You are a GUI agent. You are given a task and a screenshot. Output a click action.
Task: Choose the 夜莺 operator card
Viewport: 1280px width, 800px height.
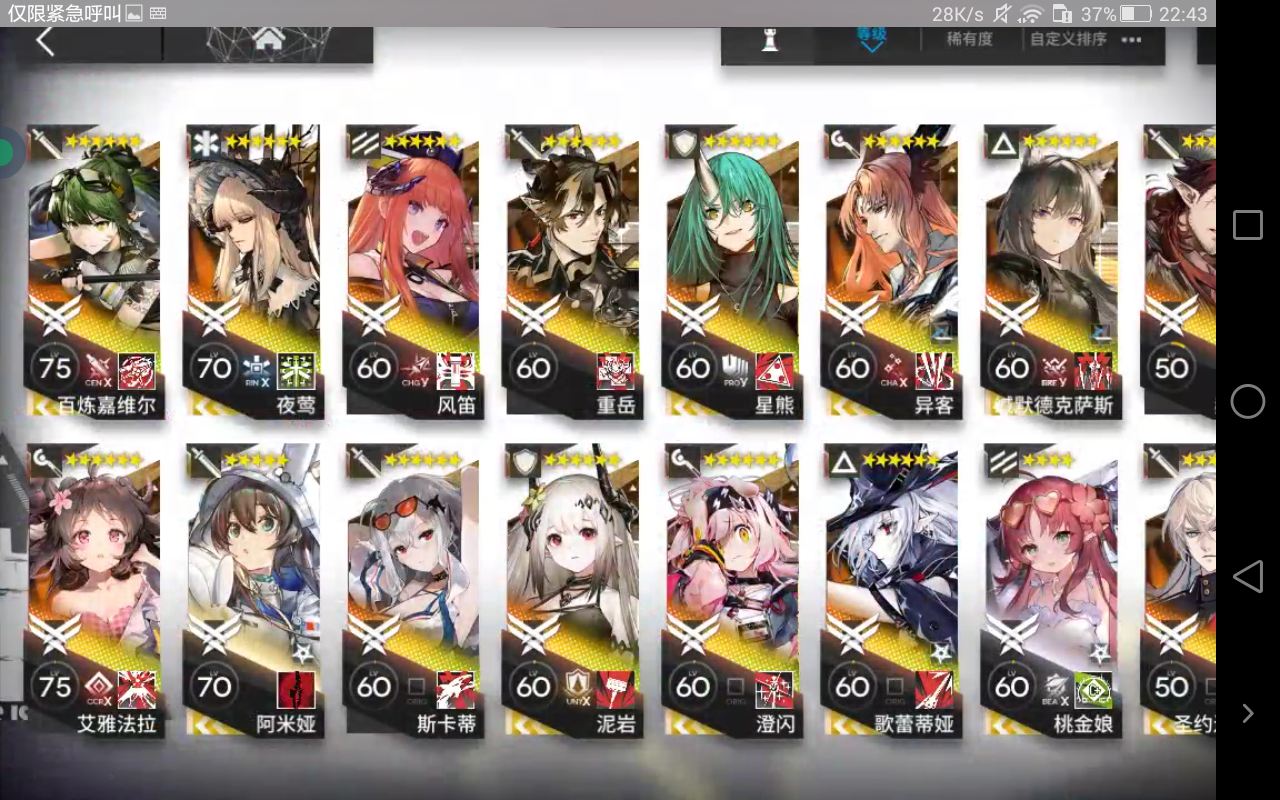(x=253, y=270)
